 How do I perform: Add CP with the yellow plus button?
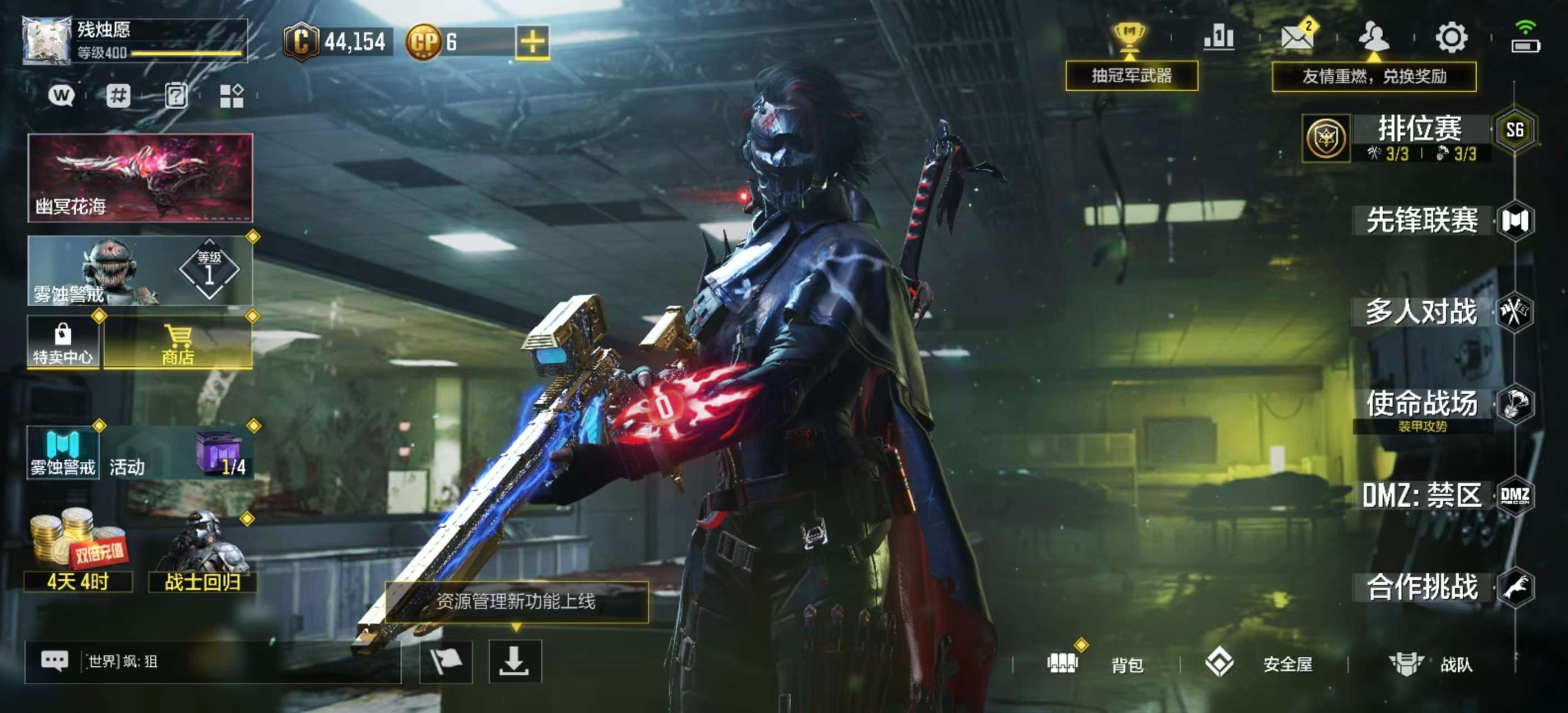click(532, 42)
